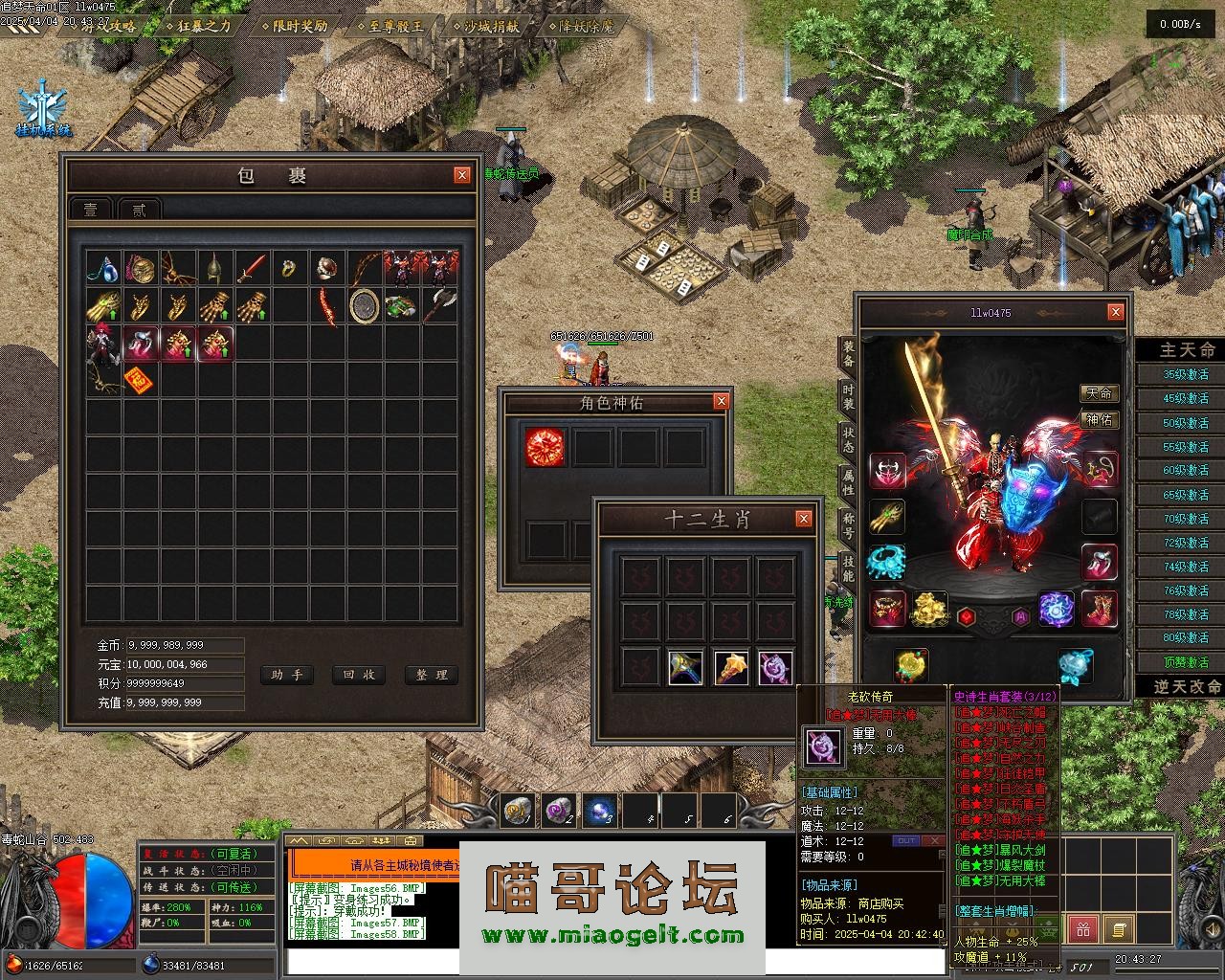Viewport: 1225px width, 980px height.
Task: Select the red orb in 角色神佑 slot
Action: (x=546, y=447)
